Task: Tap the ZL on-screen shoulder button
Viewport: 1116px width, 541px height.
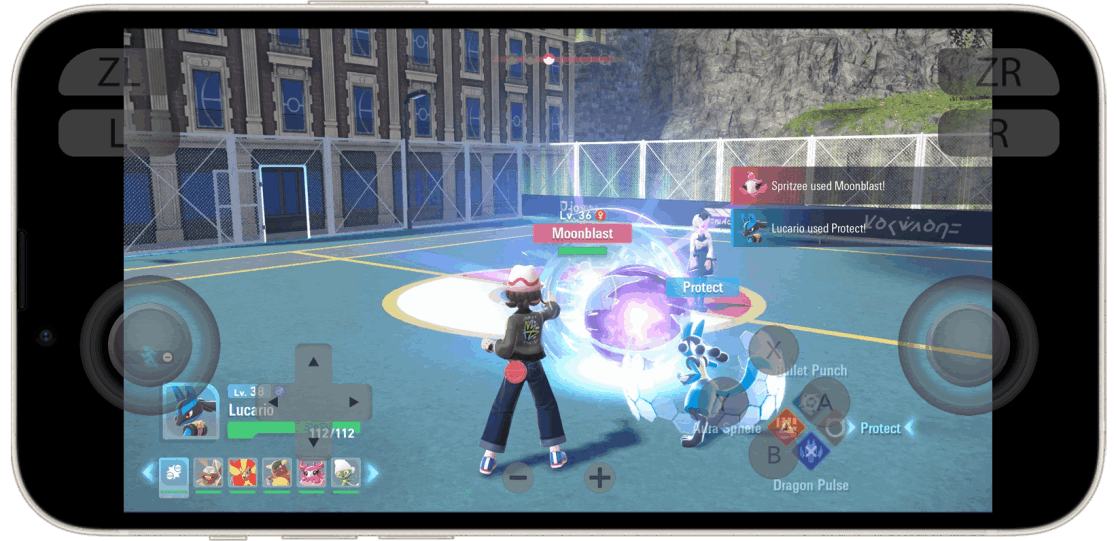Action: 119,73
